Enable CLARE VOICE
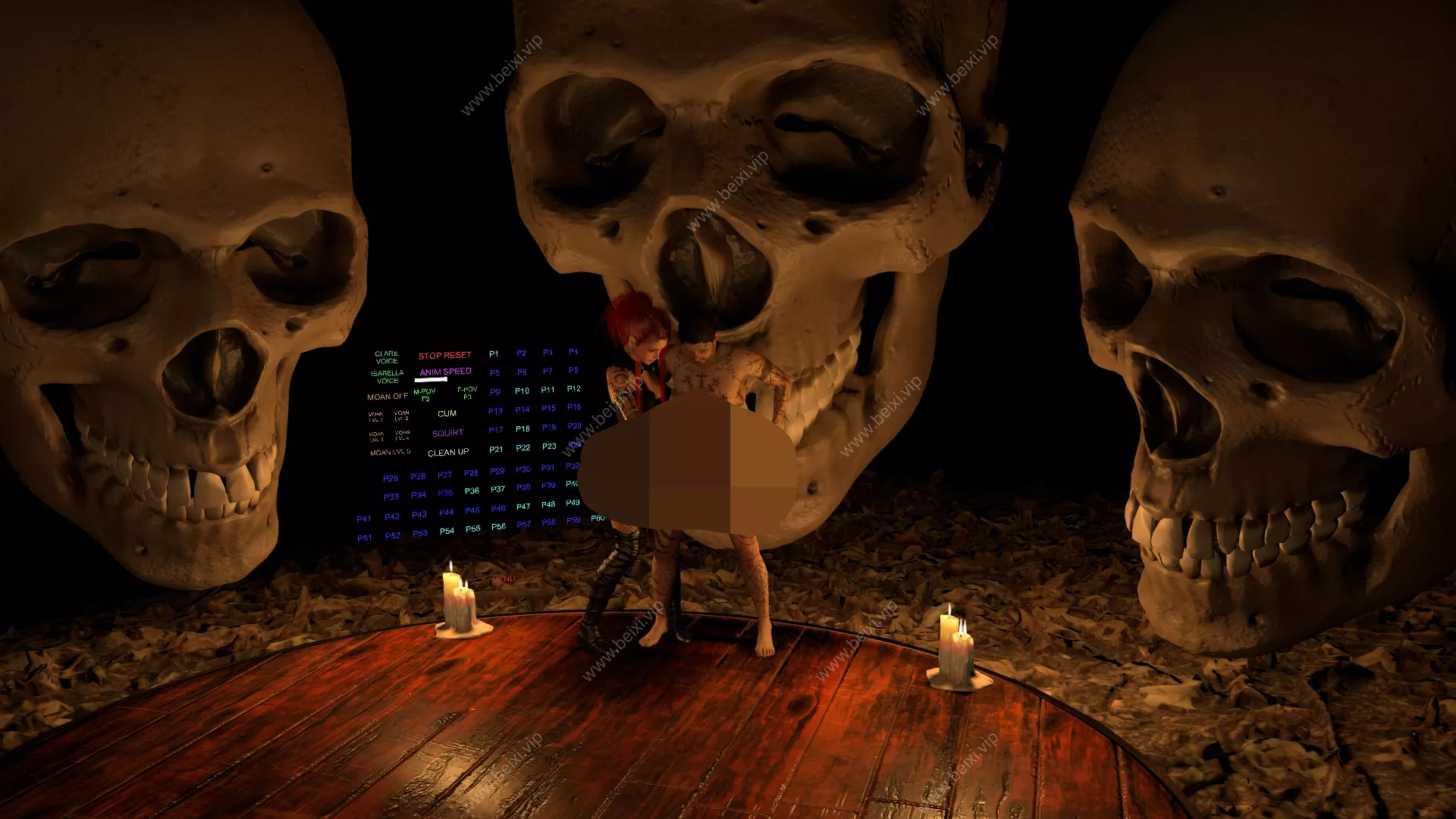Image resolution: width=1456 pixels, height=819 pixels. click(x=386, y=356)
